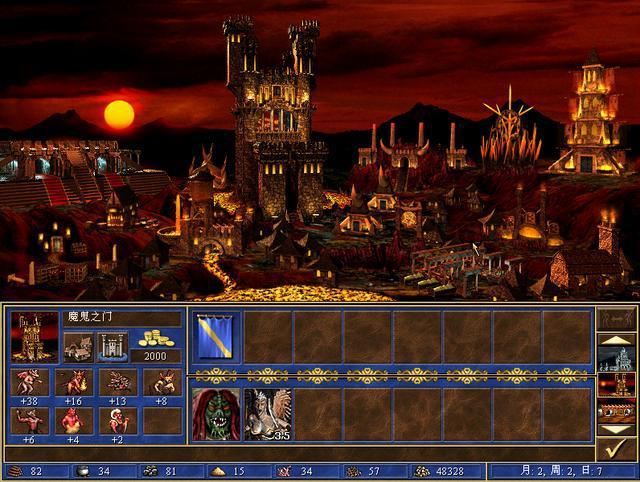This screenshot has height=482, width=640.
Task: Select the Inferno town thumbnail in list
Action: [616, 384]
